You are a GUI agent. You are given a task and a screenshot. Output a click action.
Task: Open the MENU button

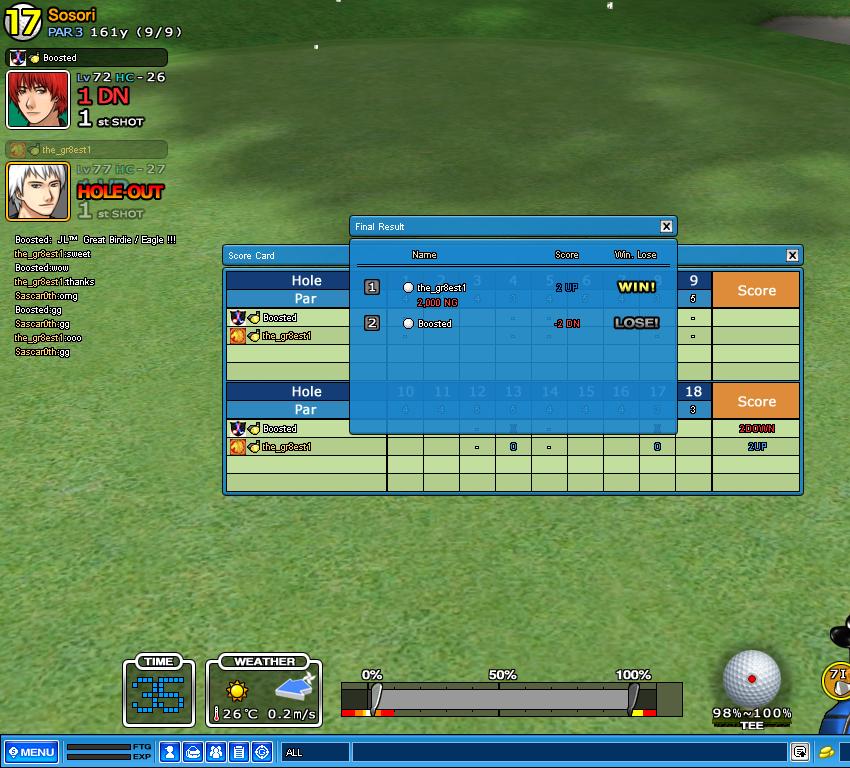[x=31, y=752]
